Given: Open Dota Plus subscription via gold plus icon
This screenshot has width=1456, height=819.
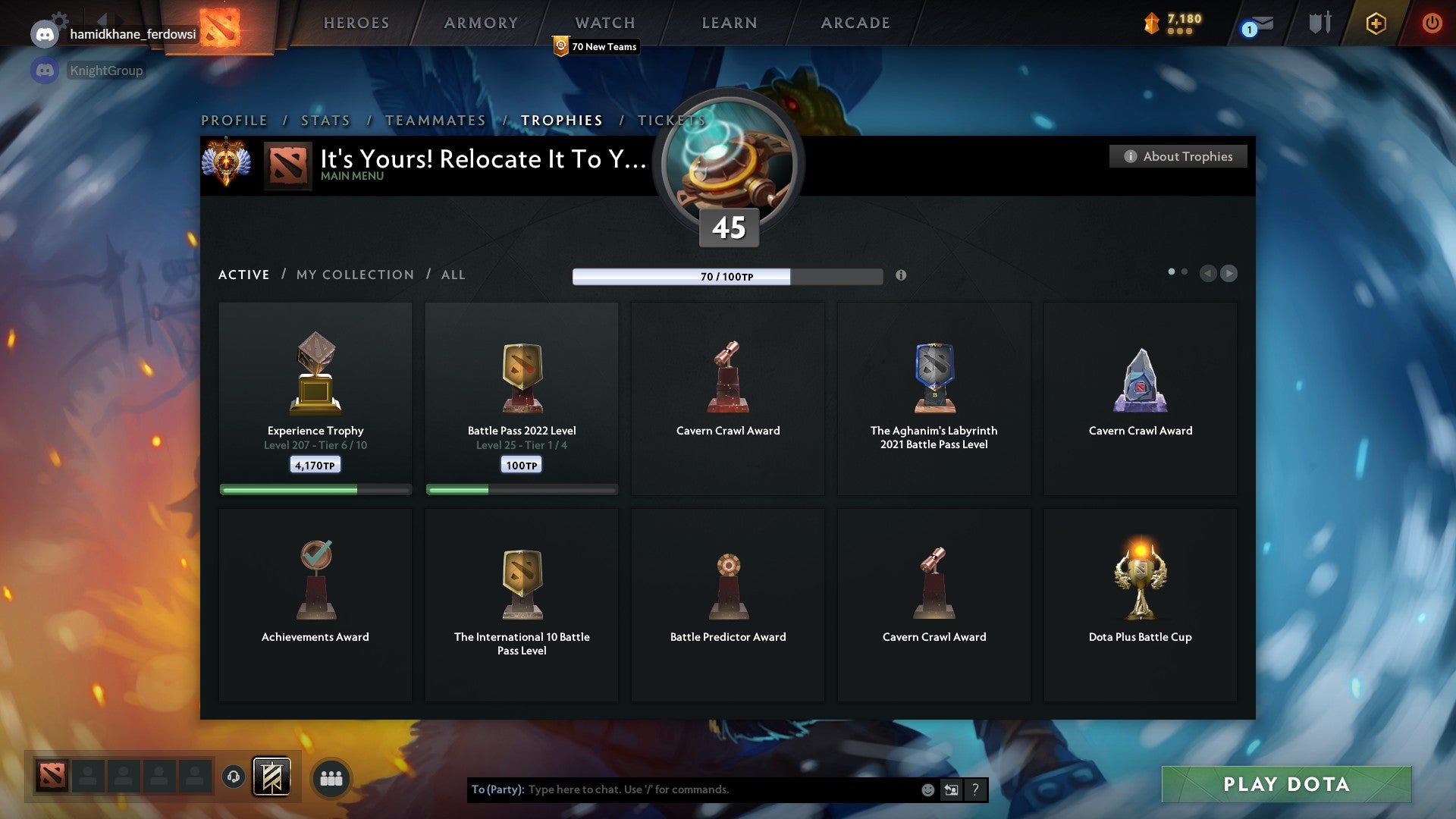Looking at the screenshot, I should (1376, 24).
